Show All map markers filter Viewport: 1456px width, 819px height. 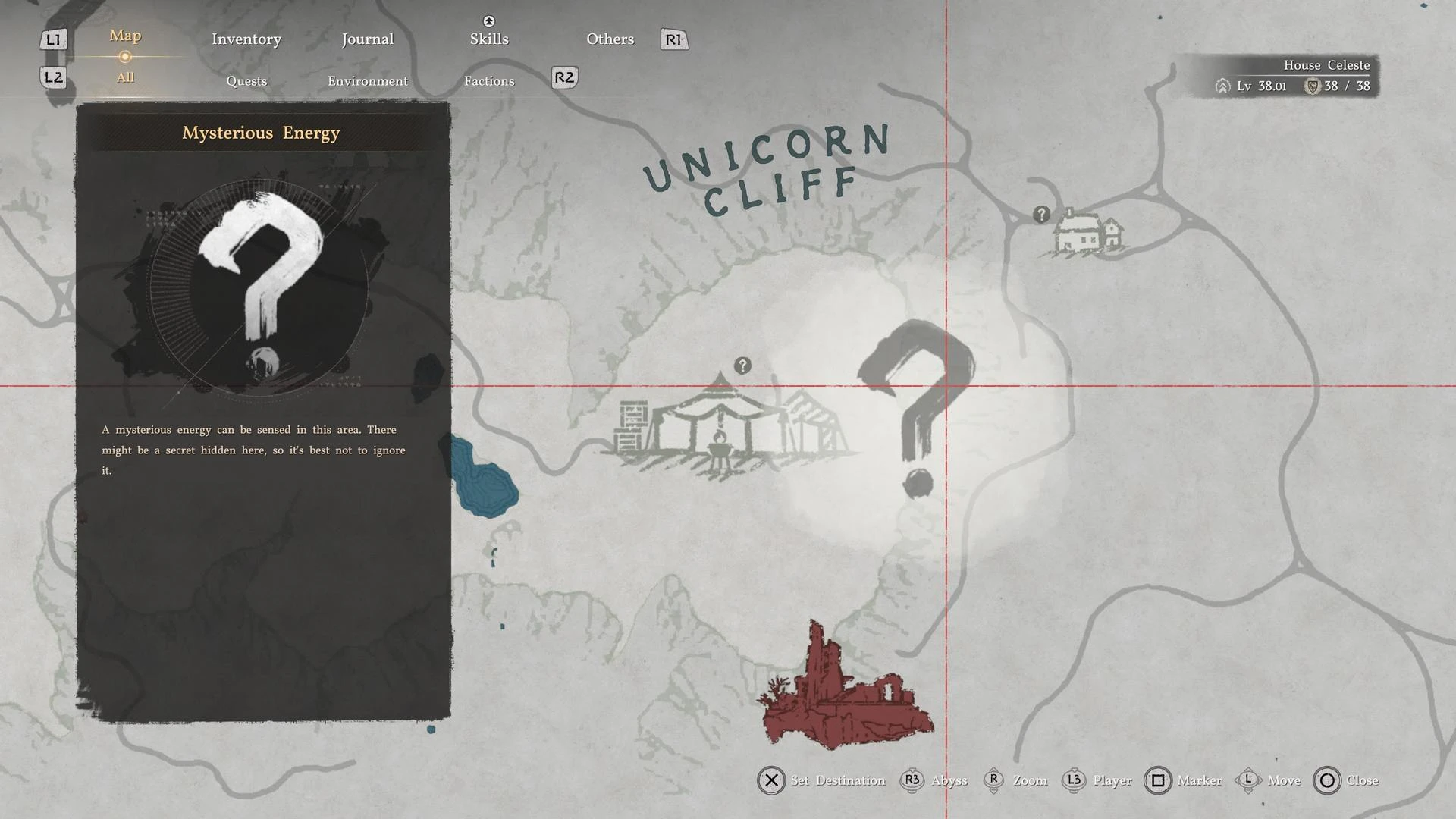click(125, 77)
